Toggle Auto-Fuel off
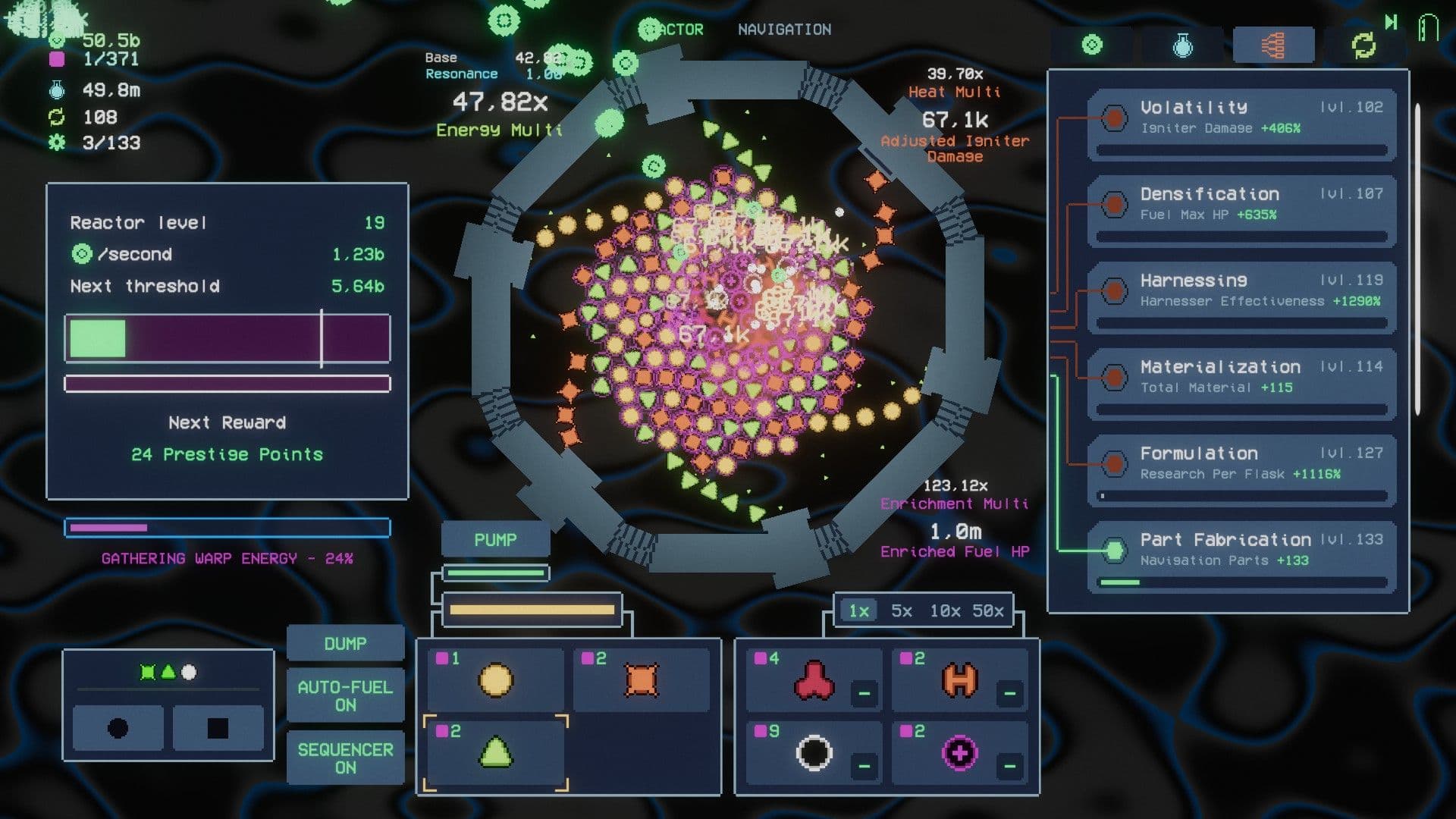This screenshot has width=1456, height=819. coord(346,695)
